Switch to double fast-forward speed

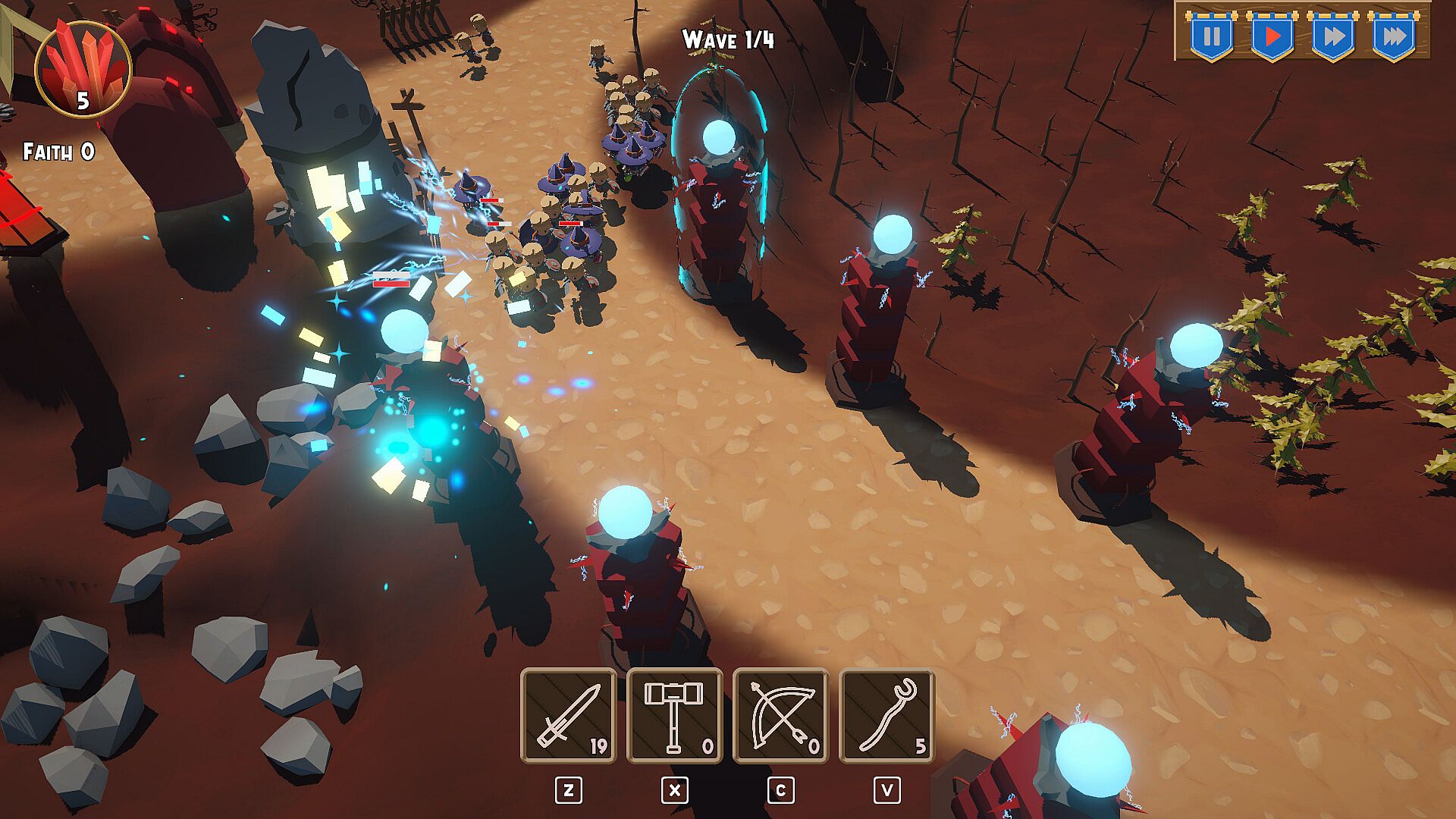[1332, 36]
